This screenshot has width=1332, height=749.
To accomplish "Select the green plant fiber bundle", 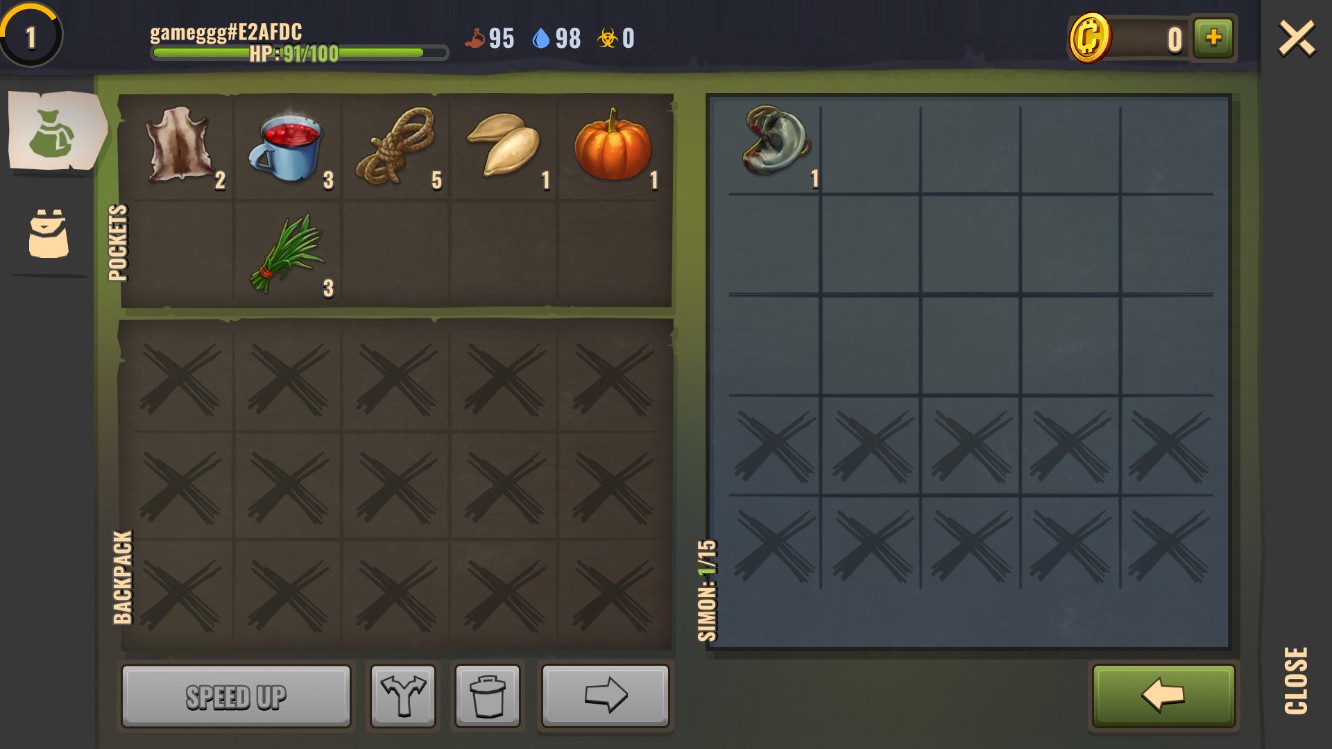I will pyautogui.click(x=289, y=254).
